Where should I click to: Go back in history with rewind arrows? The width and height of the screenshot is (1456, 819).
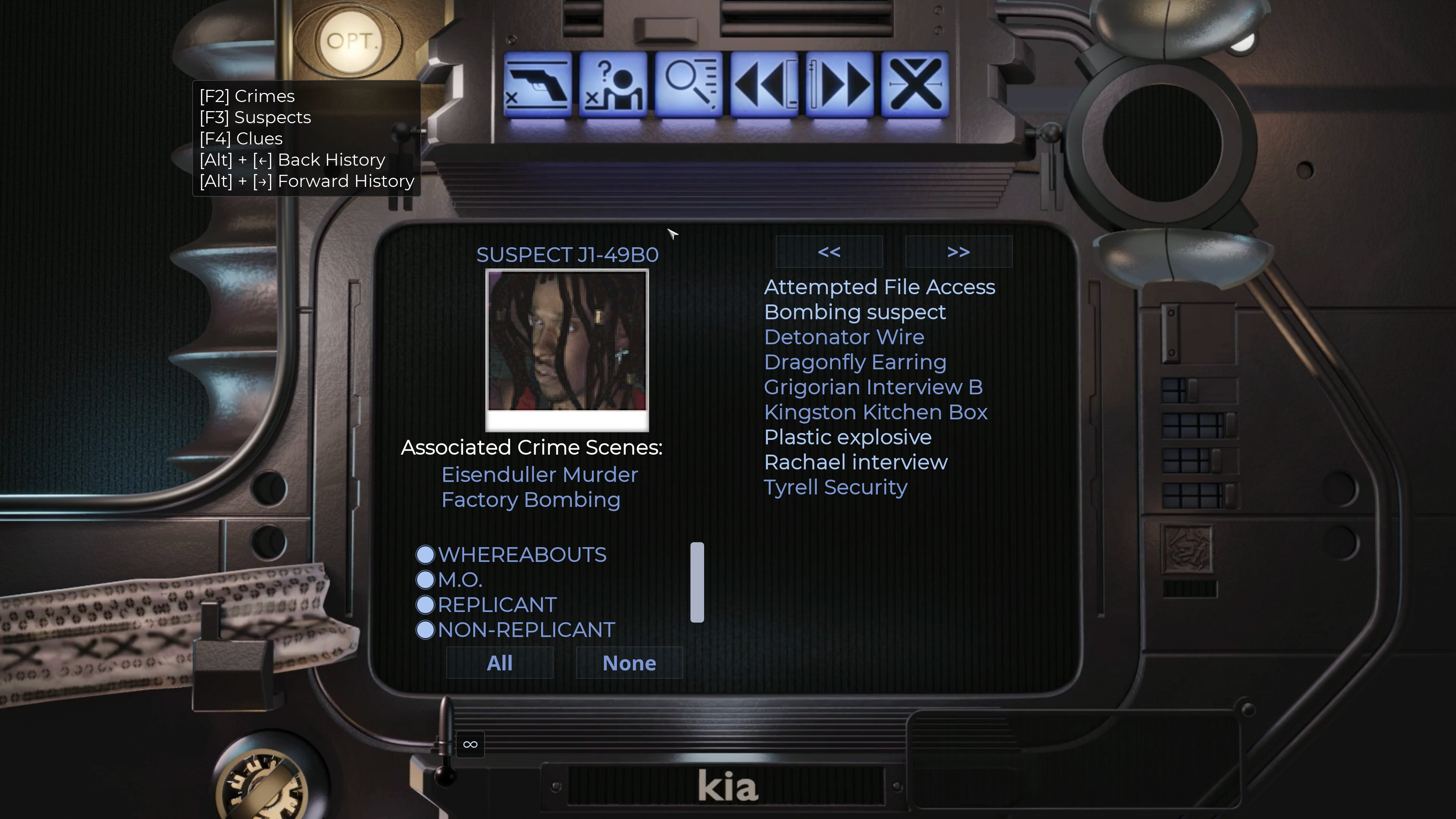pos(764,85)
